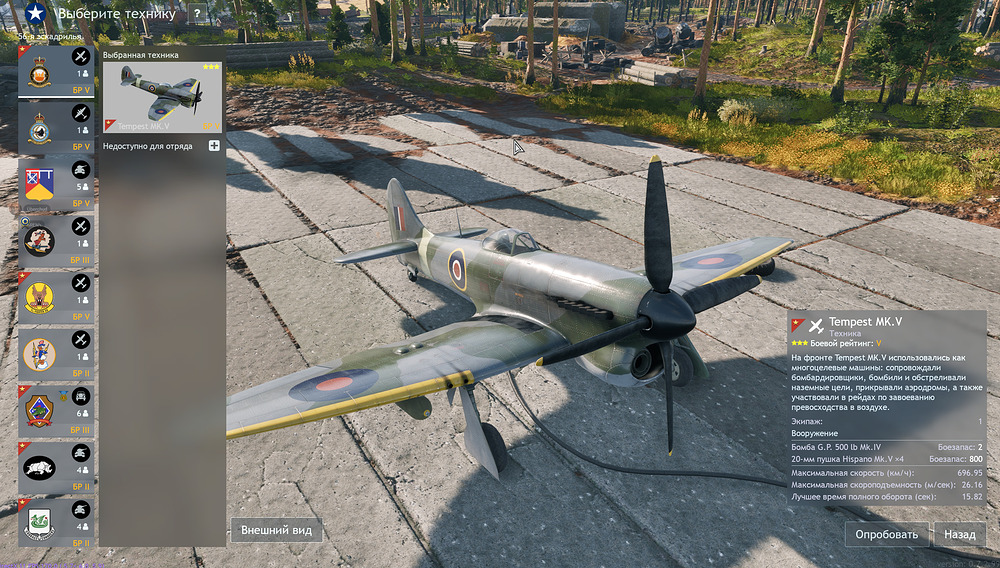The height and width of the screenshot is (568, 1000).
Task: Test the plane with 'Опробовать'
Action: pos(886,534)
